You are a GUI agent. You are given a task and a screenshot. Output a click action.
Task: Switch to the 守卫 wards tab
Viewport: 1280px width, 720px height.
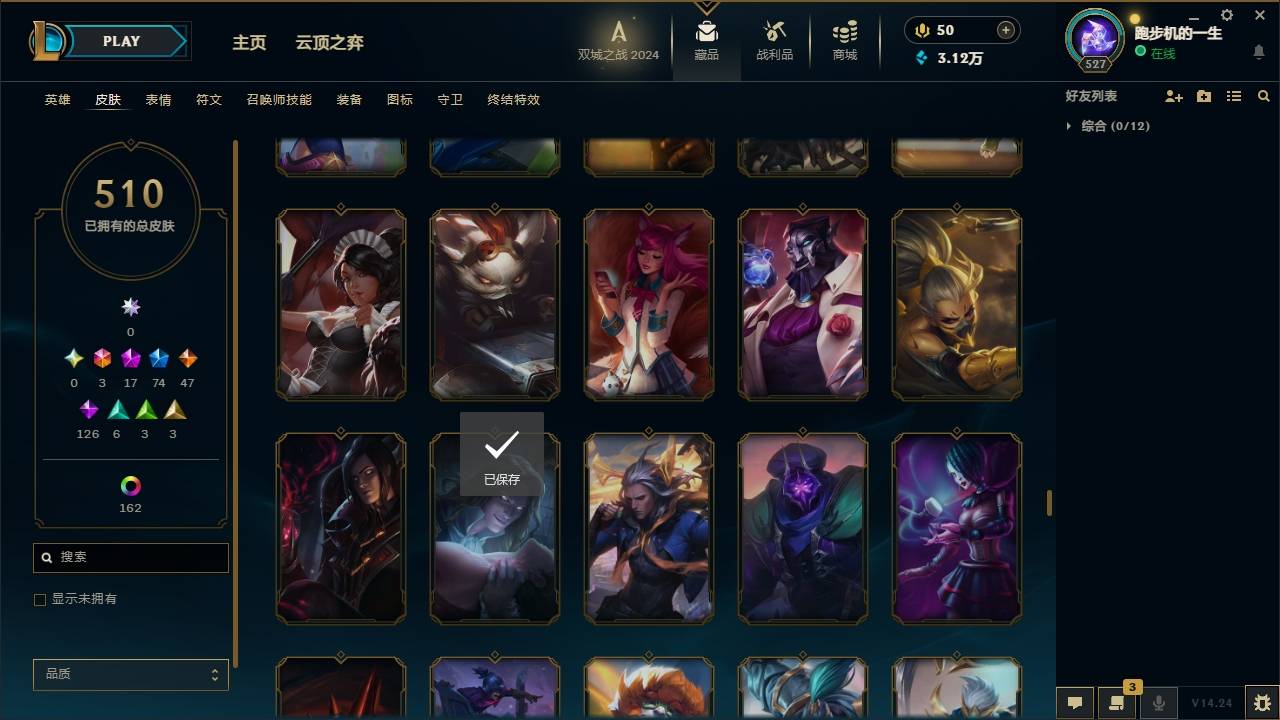[449, 100]
